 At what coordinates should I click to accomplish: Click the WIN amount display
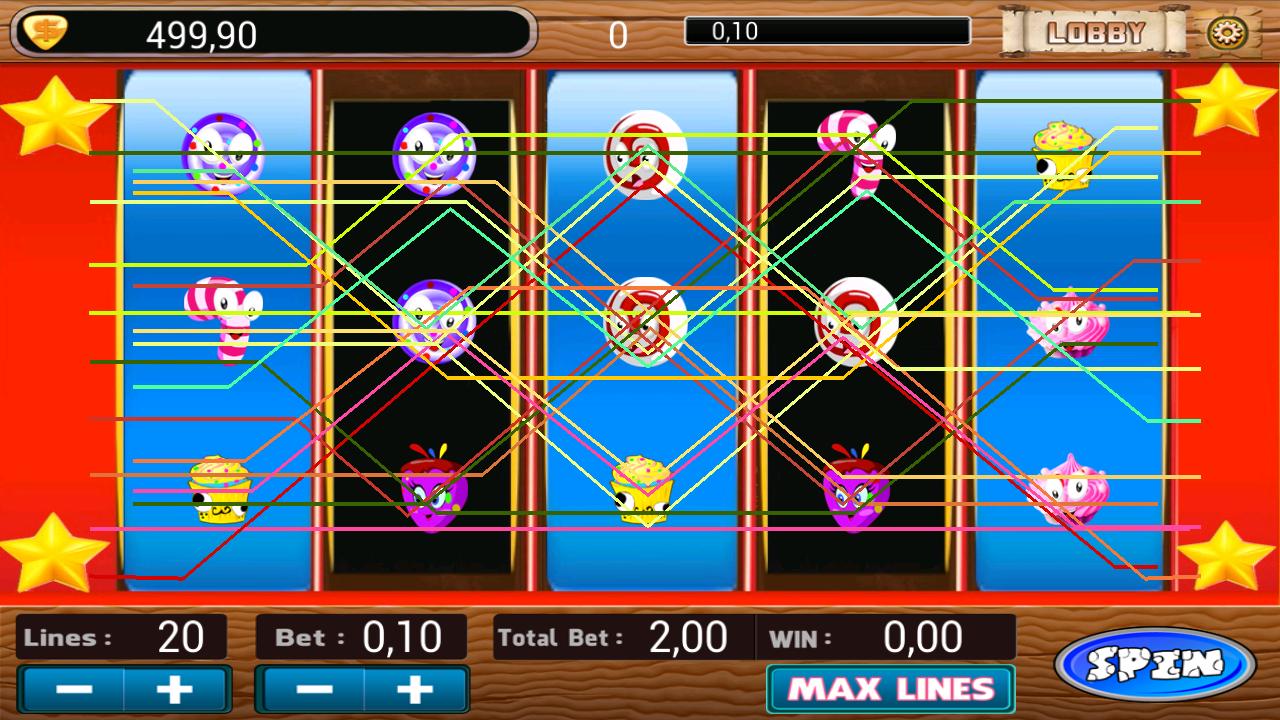pyautogui.click(x=920, y=637)
